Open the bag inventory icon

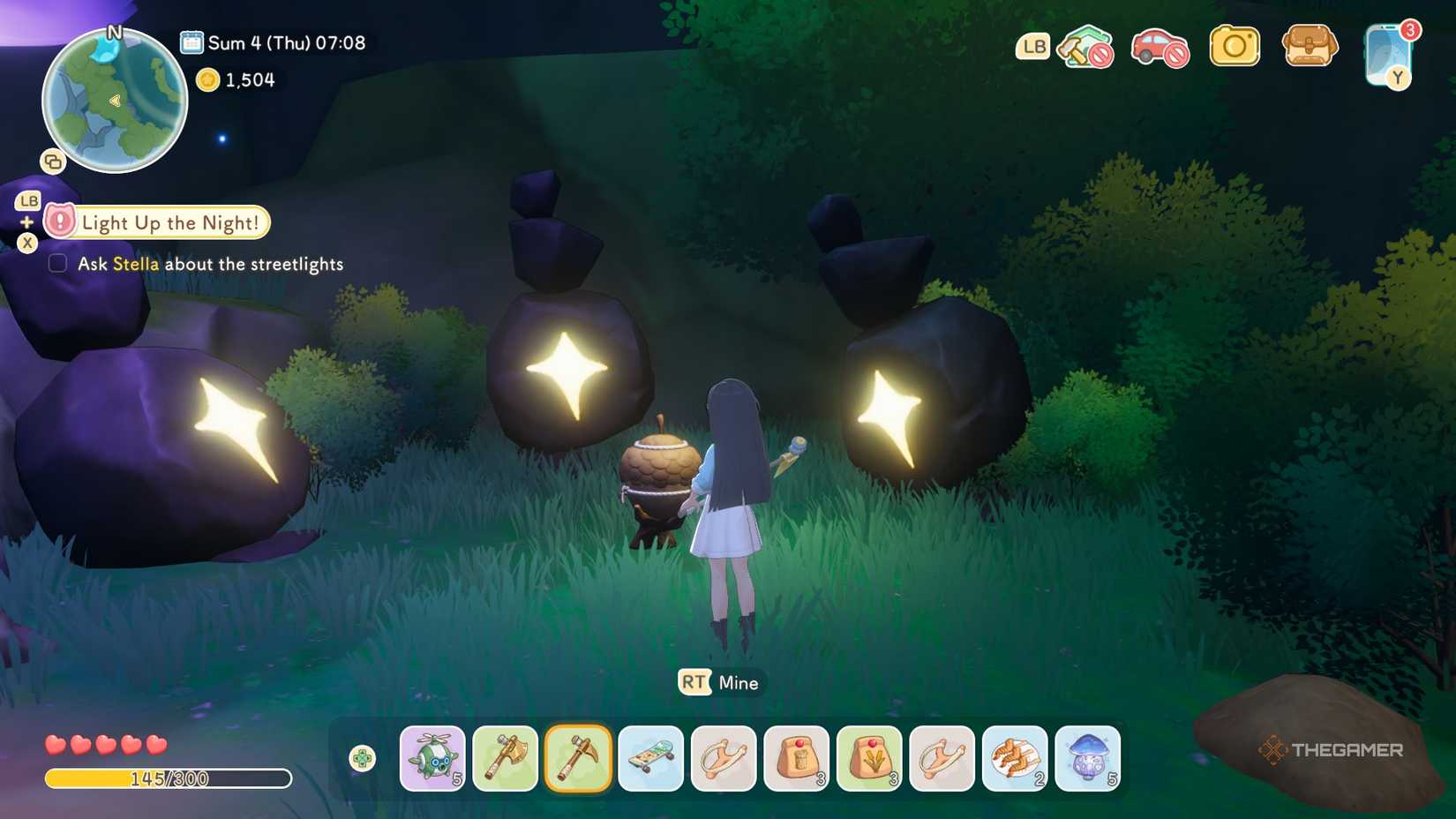[x=1309, y=44]
